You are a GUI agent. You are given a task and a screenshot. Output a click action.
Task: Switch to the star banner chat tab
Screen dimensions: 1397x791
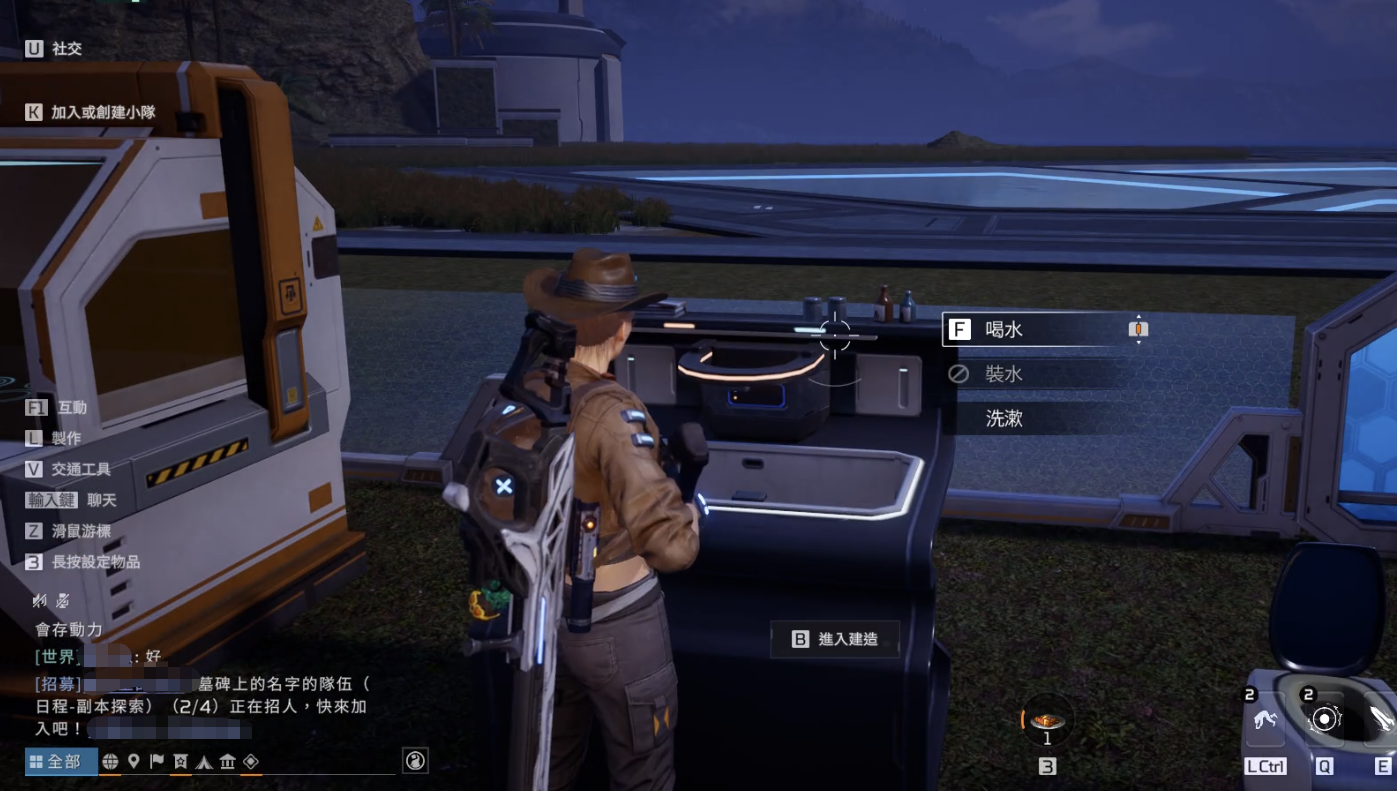(180, 762)
